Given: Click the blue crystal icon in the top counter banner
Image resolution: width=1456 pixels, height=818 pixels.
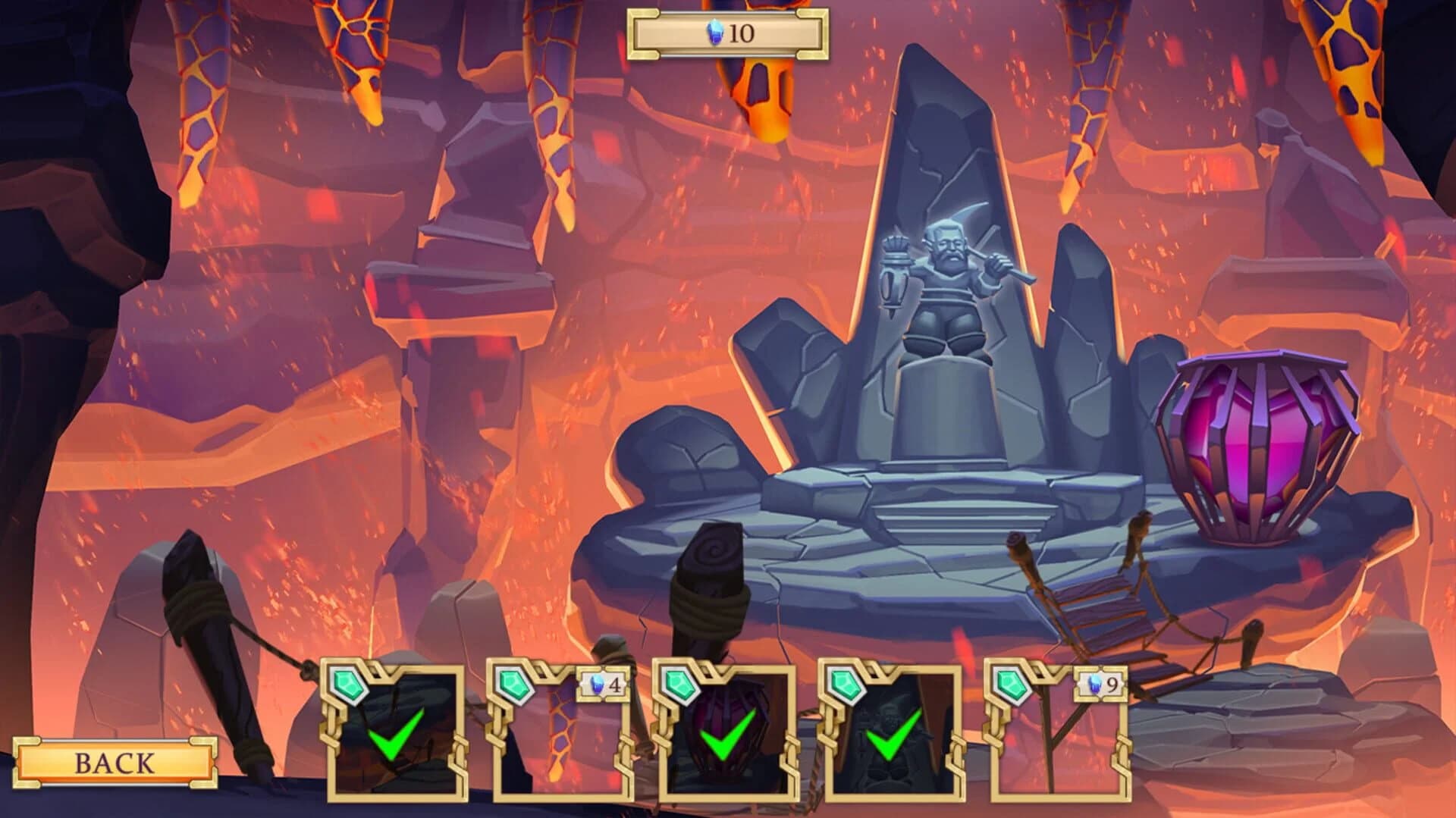Looking at the screenshot, I should (x=717, y=33).
